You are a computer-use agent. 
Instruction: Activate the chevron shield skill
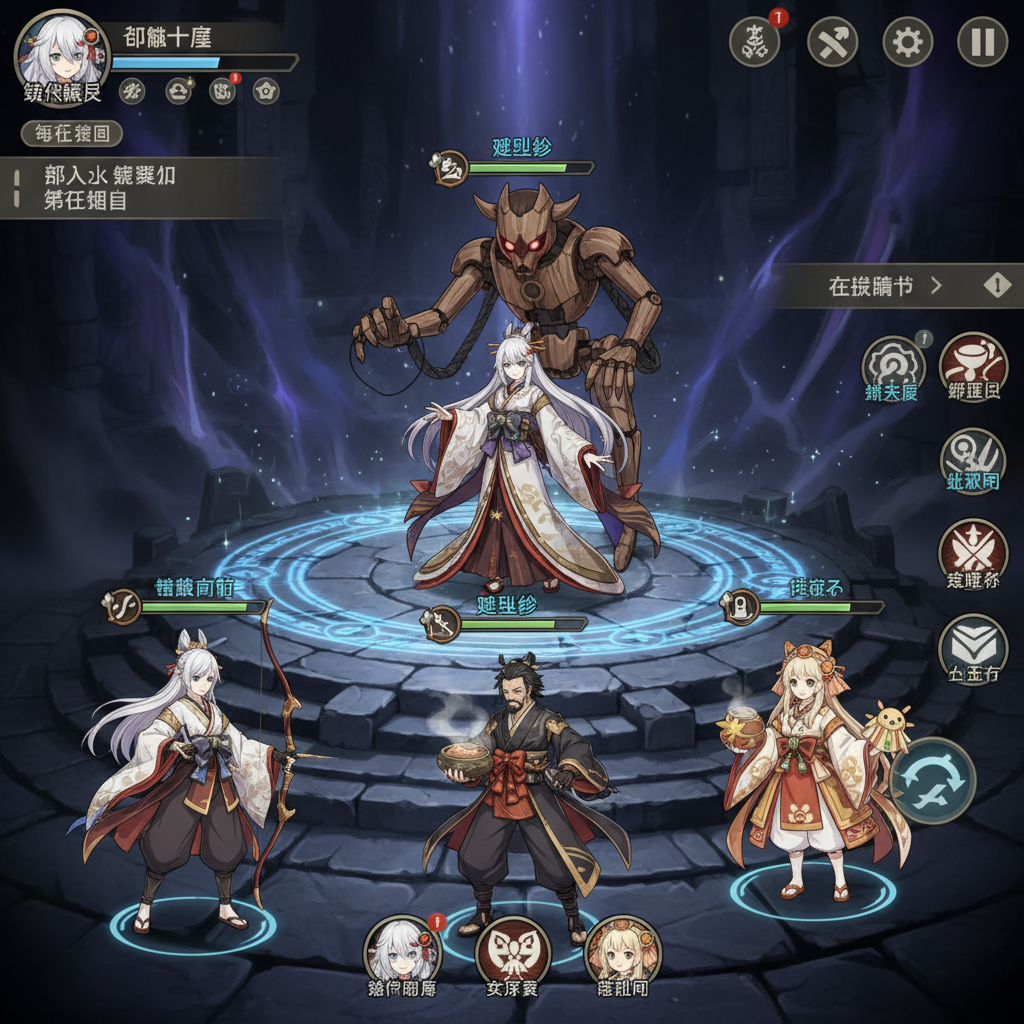click(973, 649)
